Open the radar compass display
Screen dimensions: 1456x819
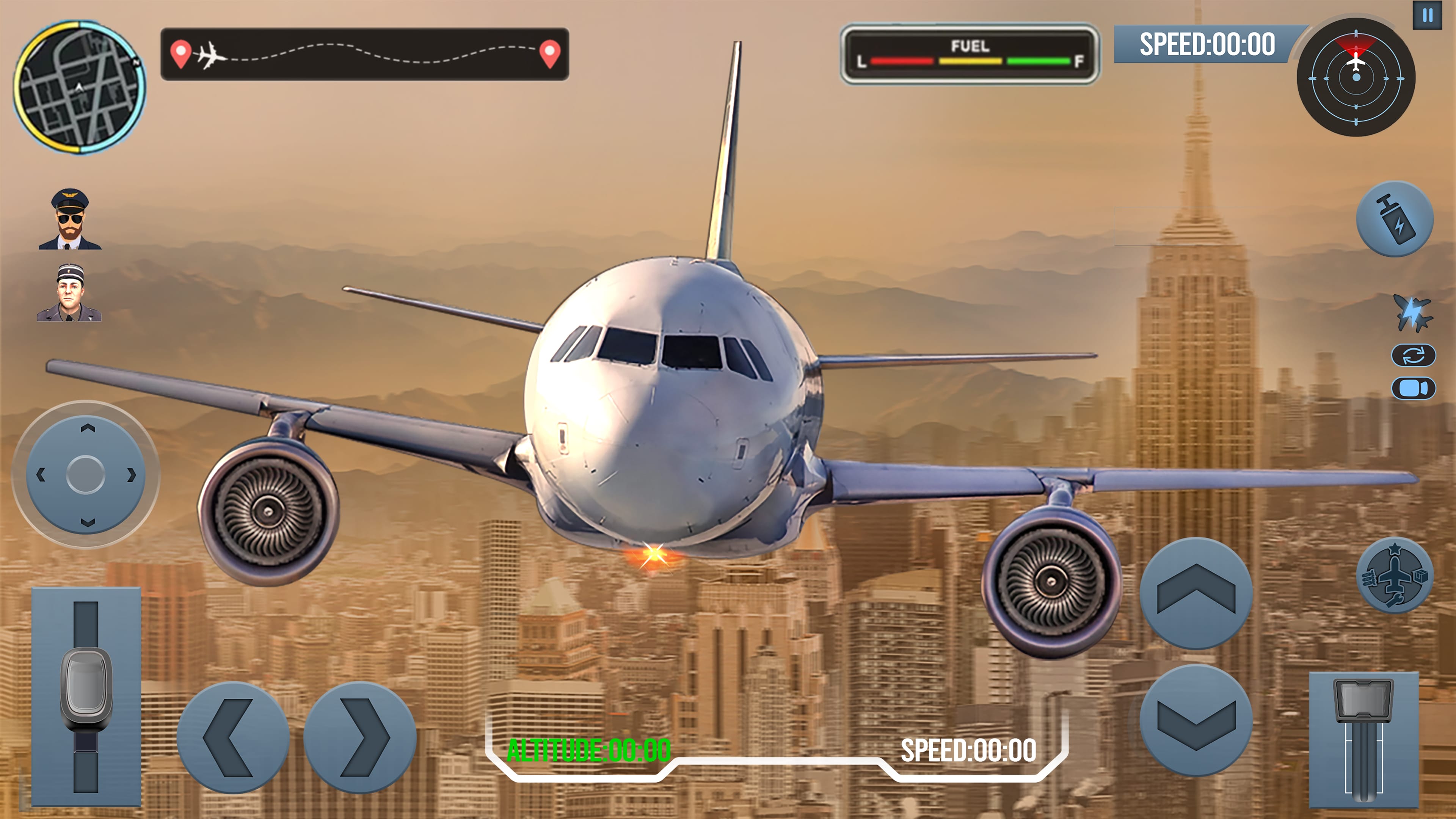tap(1356, 84)
